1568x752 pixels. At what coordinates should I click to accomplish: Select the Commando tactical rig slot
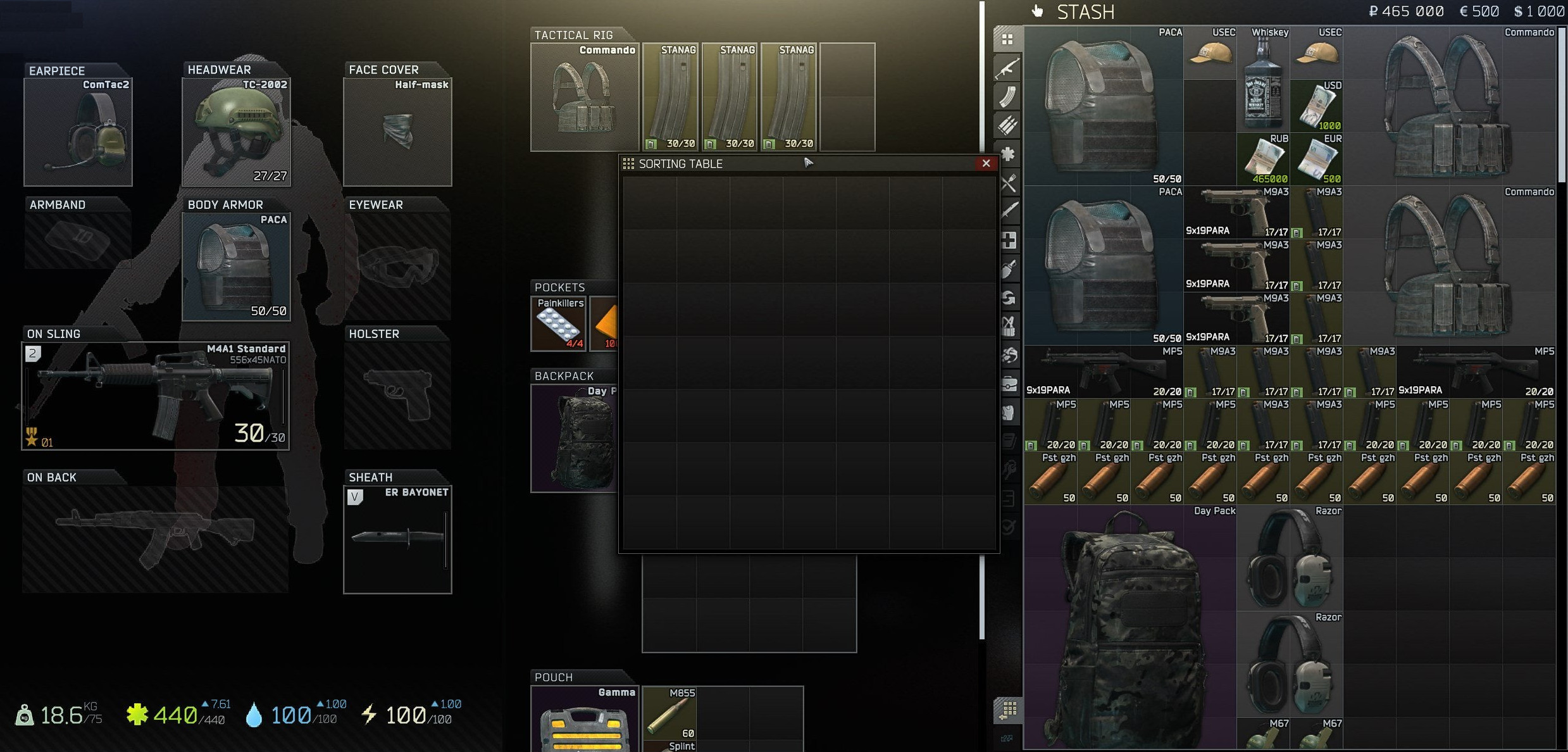[585, 97]
